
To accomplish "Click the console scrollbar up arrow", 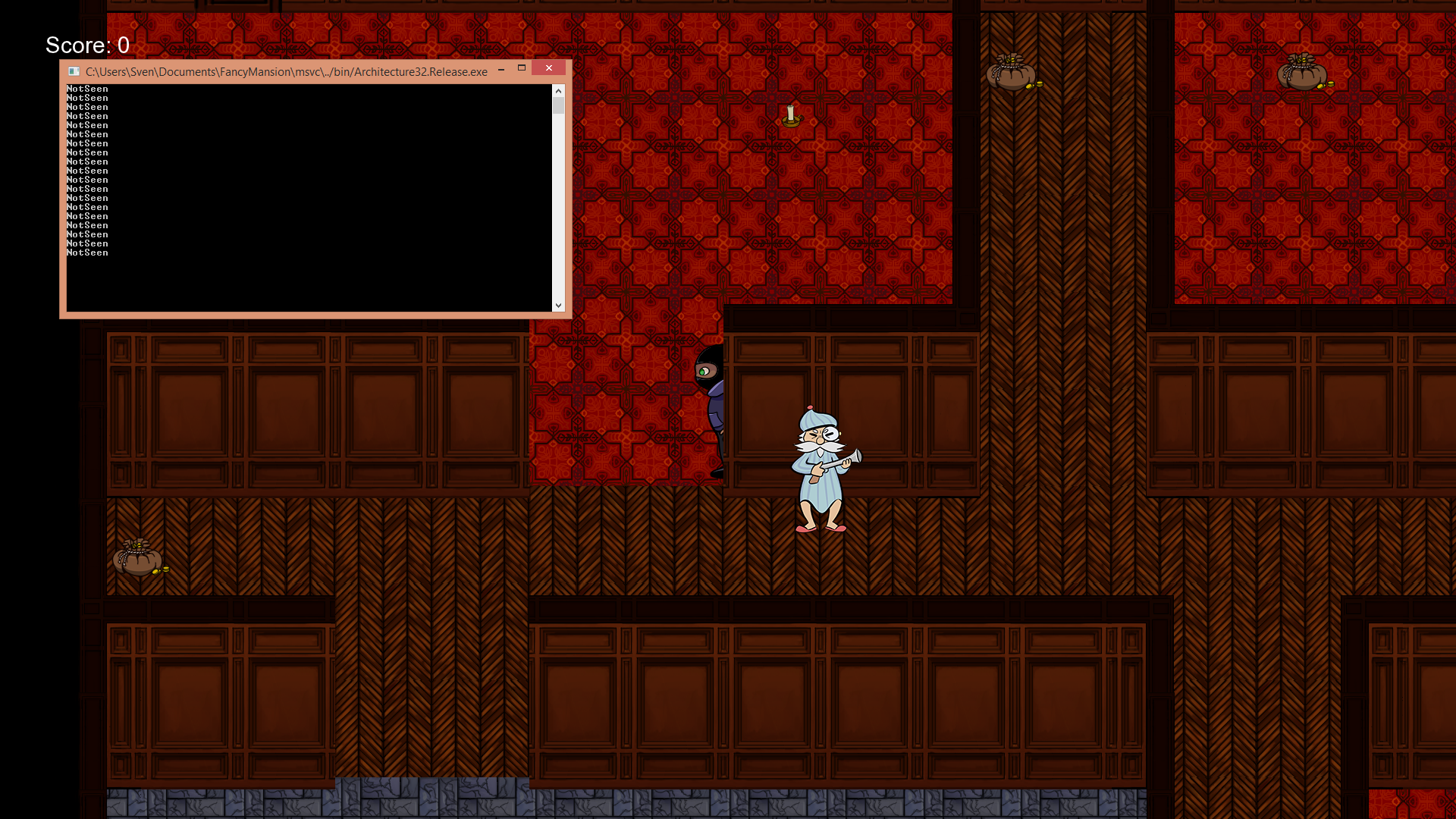I will tap(559, 90).
